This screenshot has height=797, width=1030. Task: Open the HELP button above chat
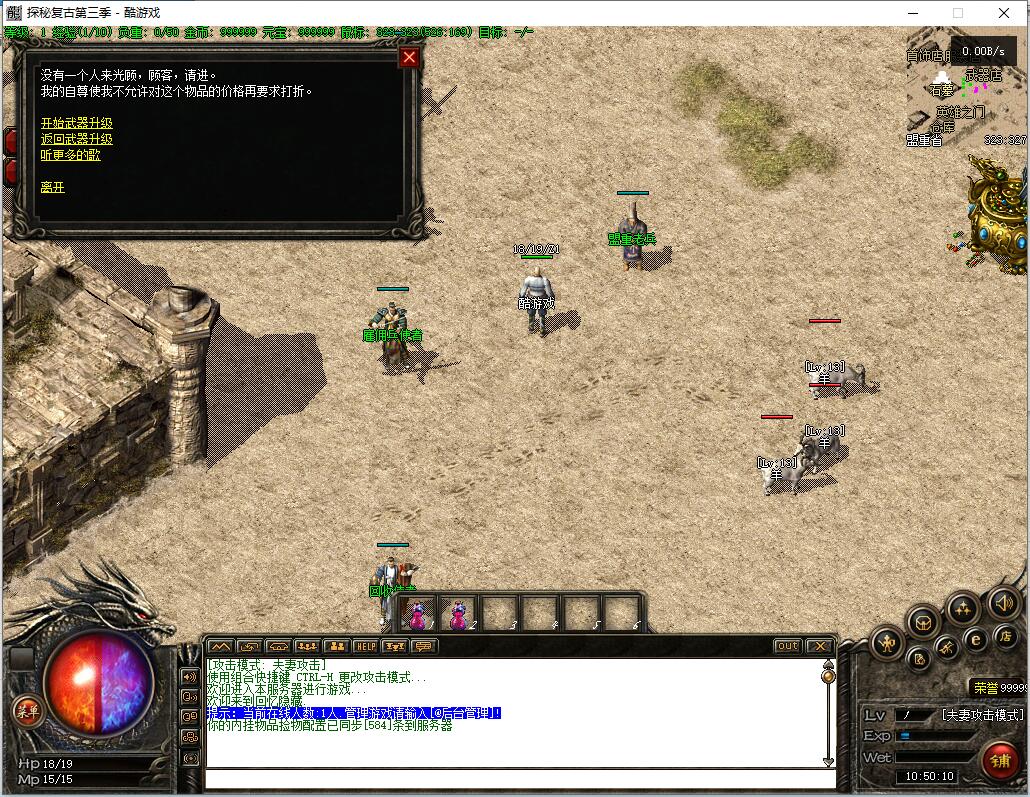click(x=366, y=646)
